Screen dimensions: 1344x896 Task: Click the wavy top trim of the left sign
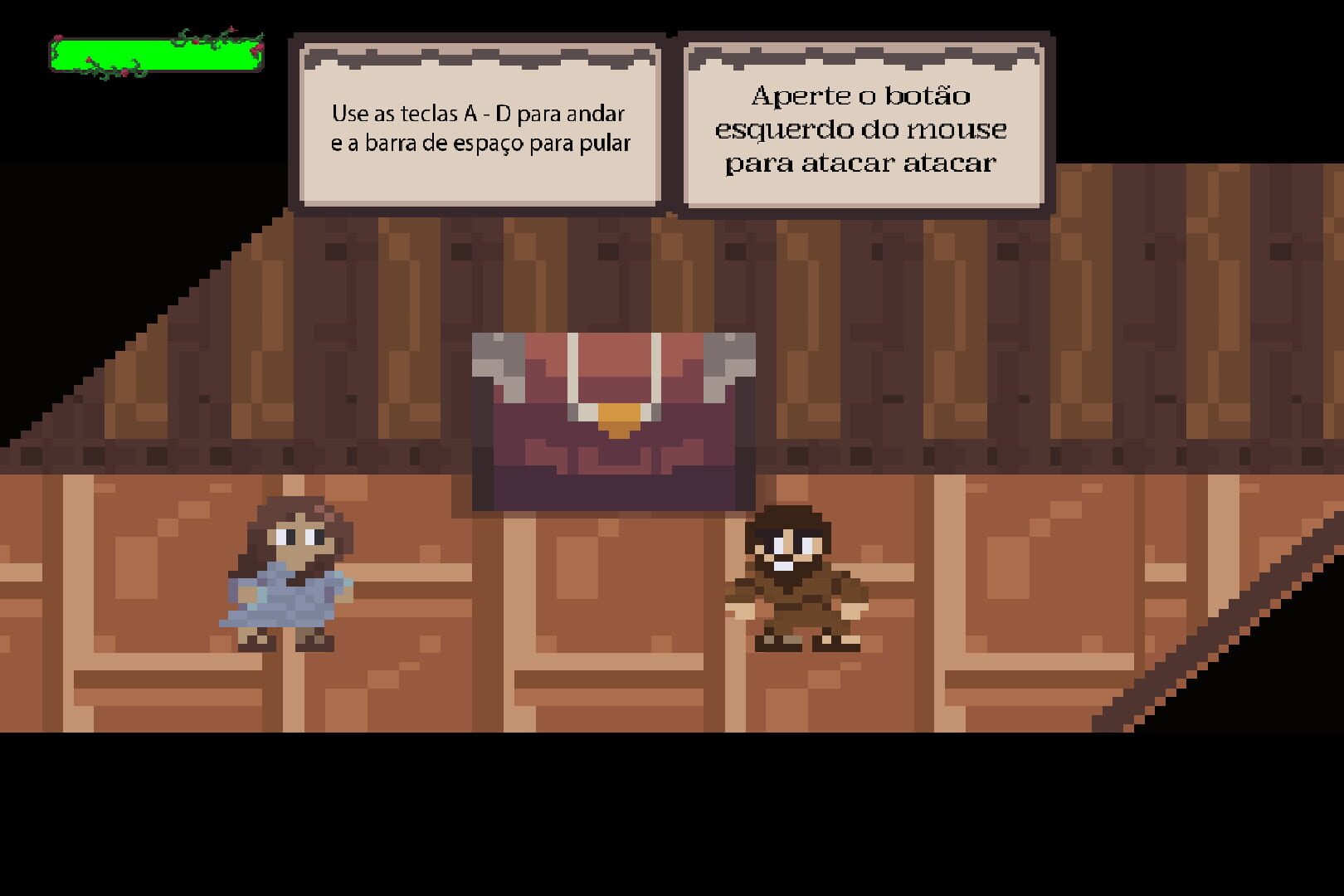coord(481,56)
